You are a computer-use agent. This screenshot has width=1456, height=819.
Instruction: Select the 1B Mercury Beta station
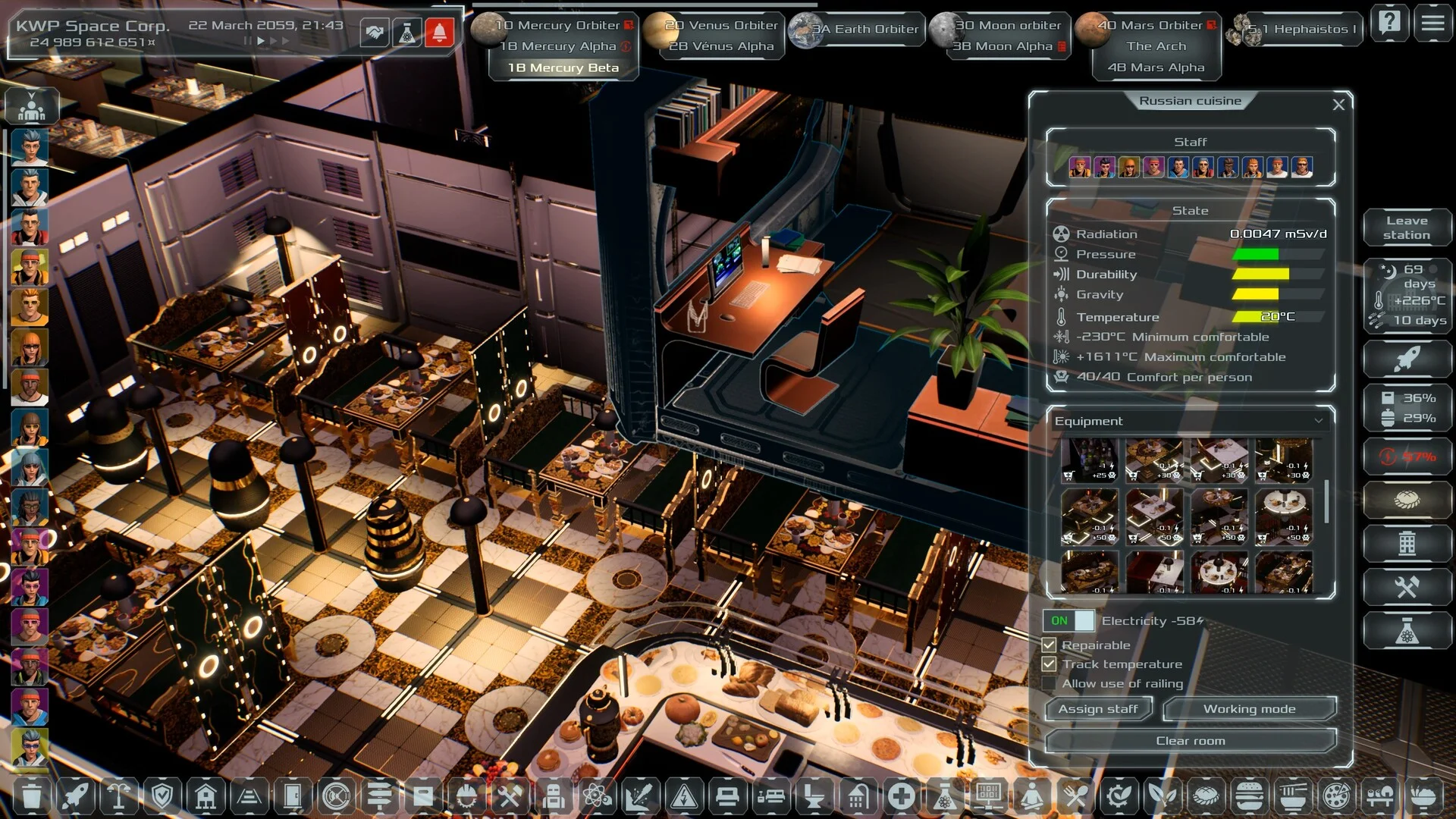(563, 67)
